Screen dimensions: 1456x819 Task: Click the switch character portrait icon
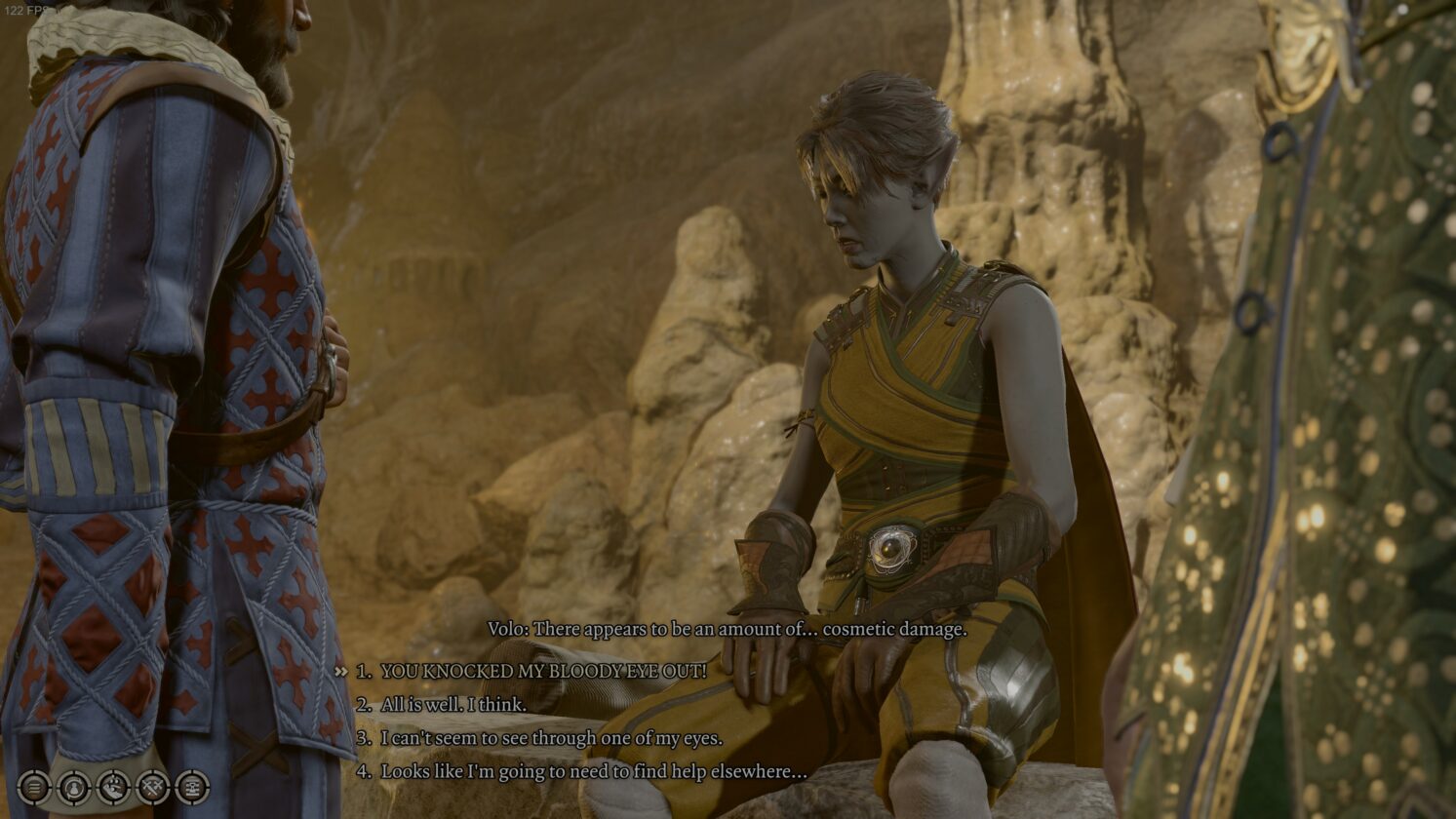[74, 787]
